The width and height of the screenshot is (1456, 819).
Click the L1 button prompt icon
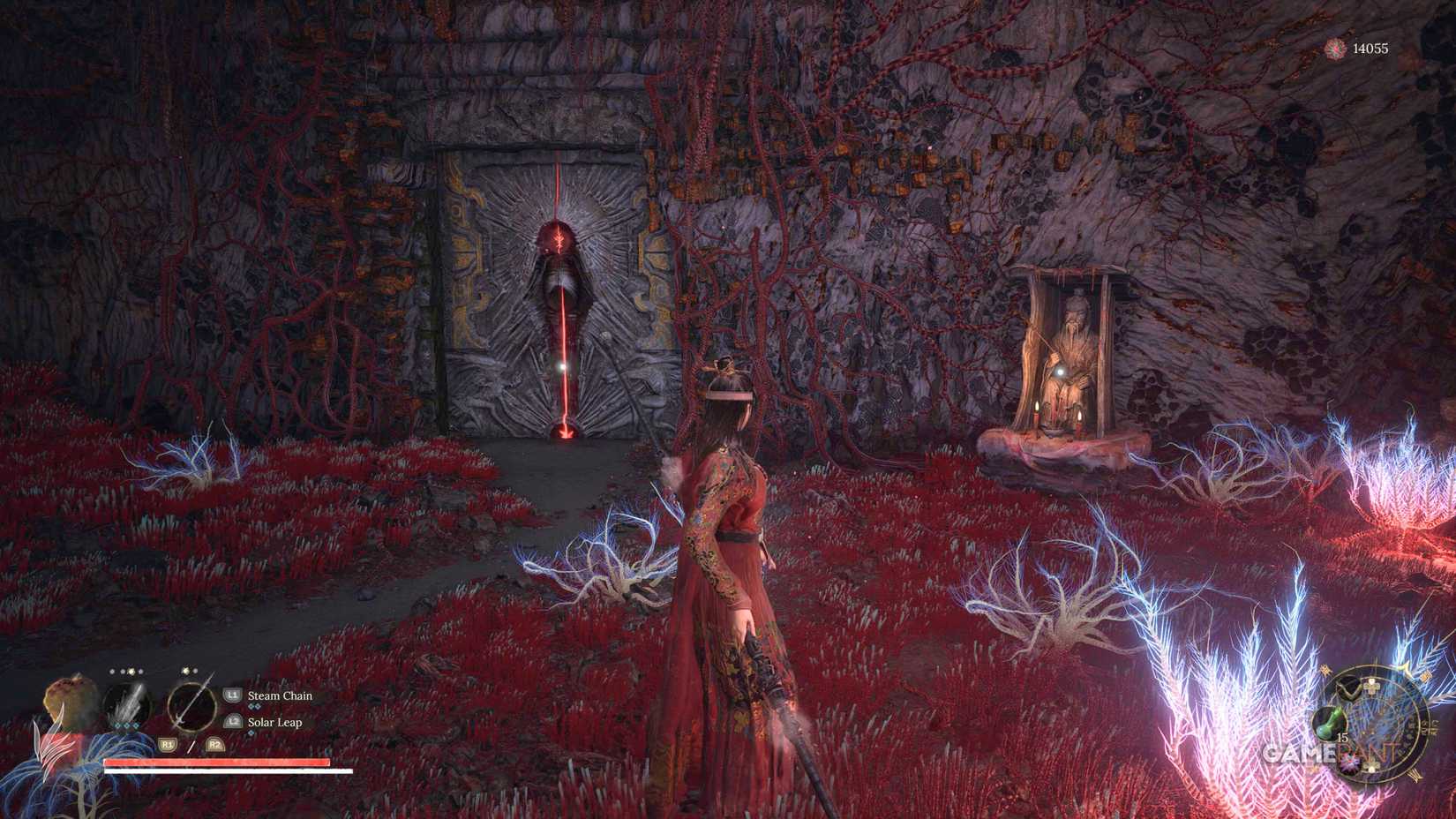pos(231,695)
